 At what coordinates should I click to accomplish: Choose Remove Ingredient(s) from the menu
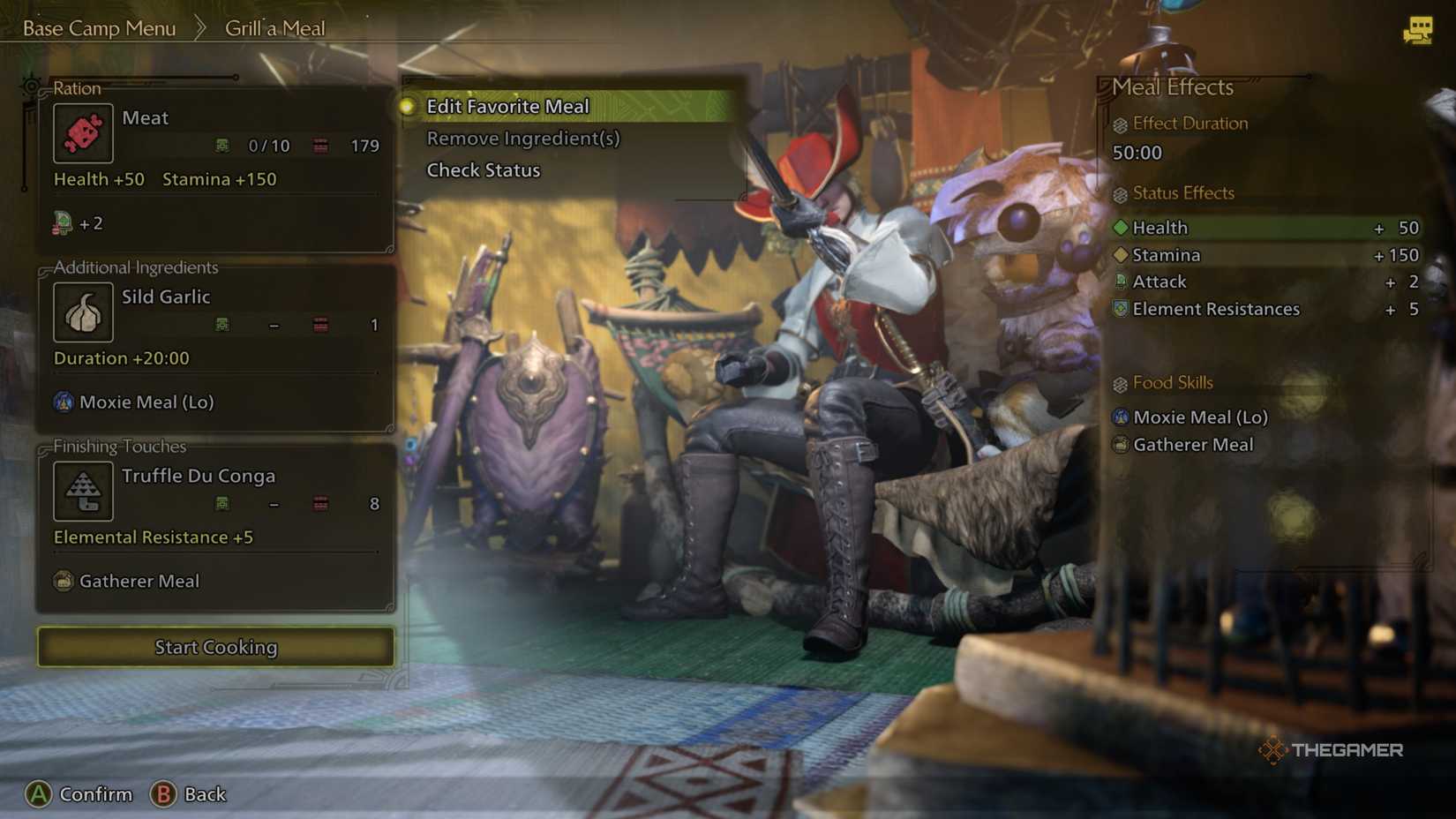[x=523, y=138]
